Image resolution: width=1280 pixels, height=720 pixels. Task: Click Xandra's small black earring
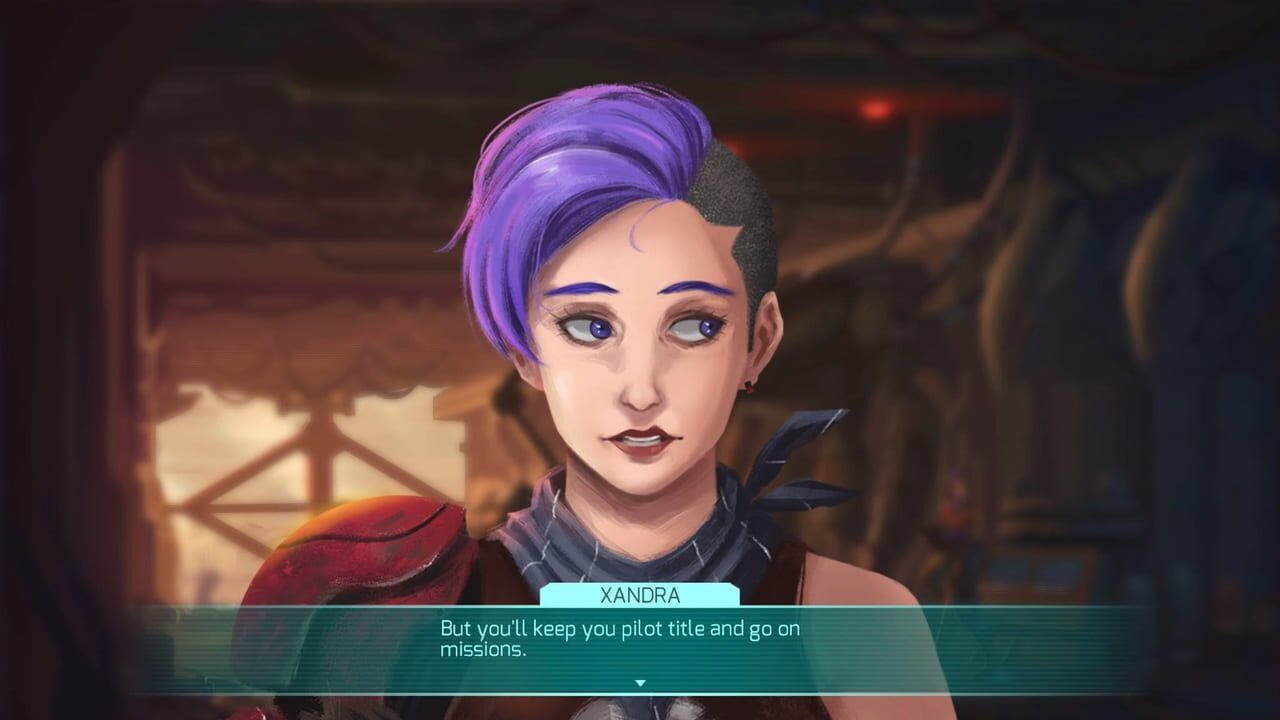746,383
